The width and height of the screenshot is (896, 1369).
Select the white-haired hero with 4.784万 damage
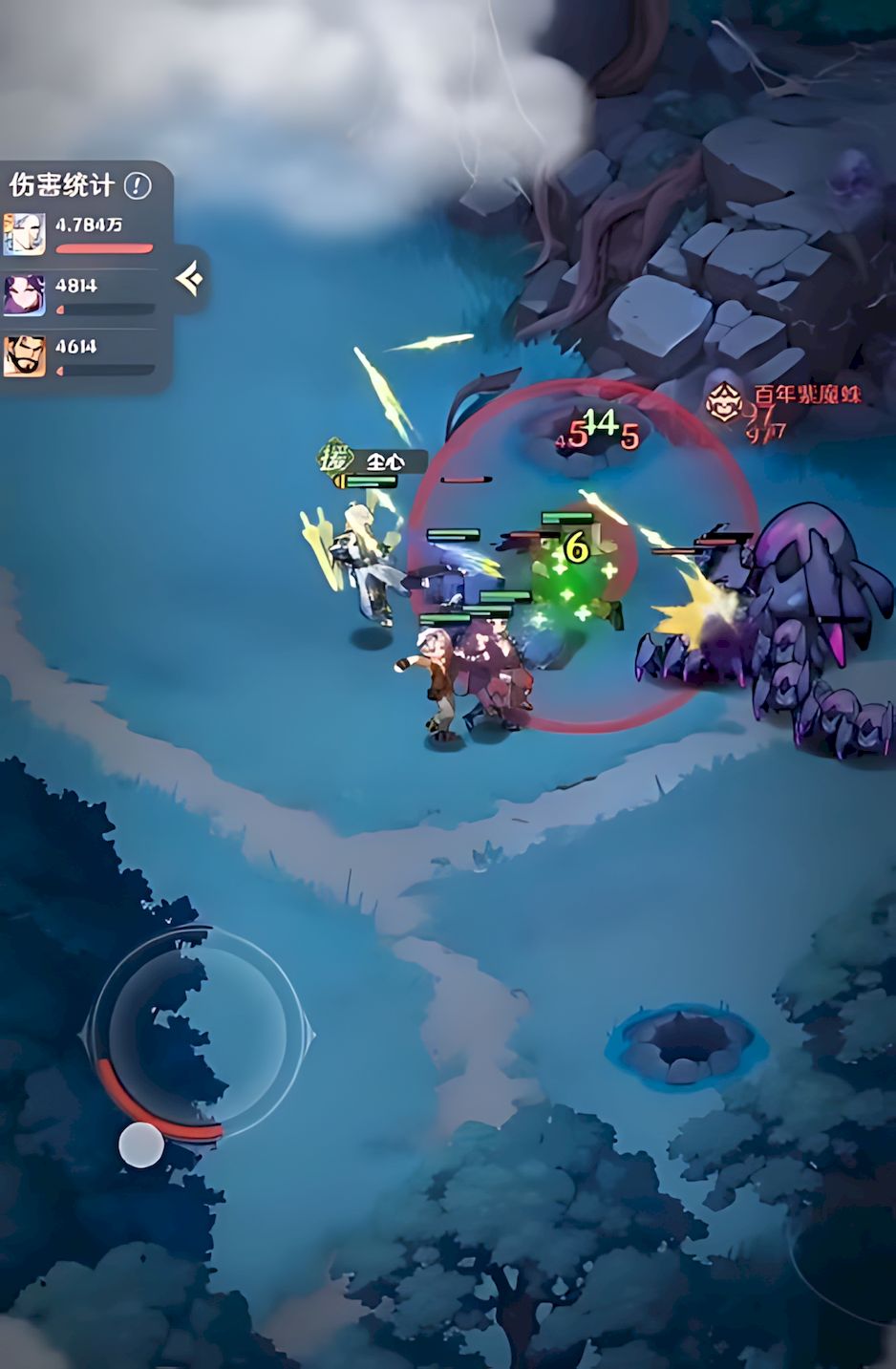24,234
